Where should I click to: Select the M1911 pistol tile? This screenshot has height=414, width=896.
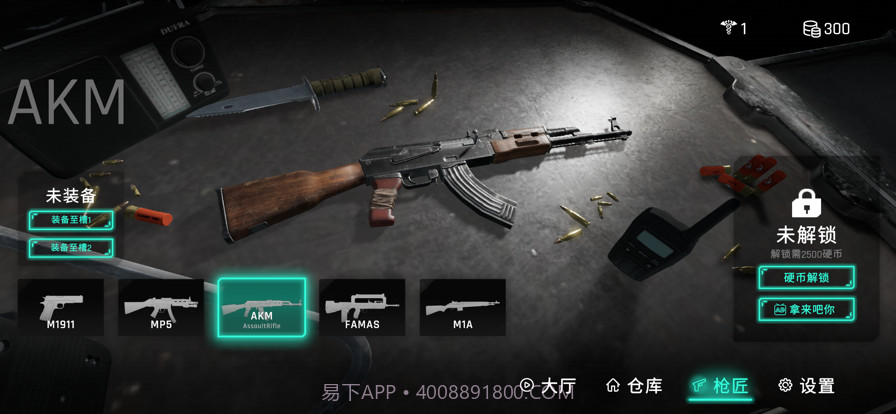coord(61,307)
